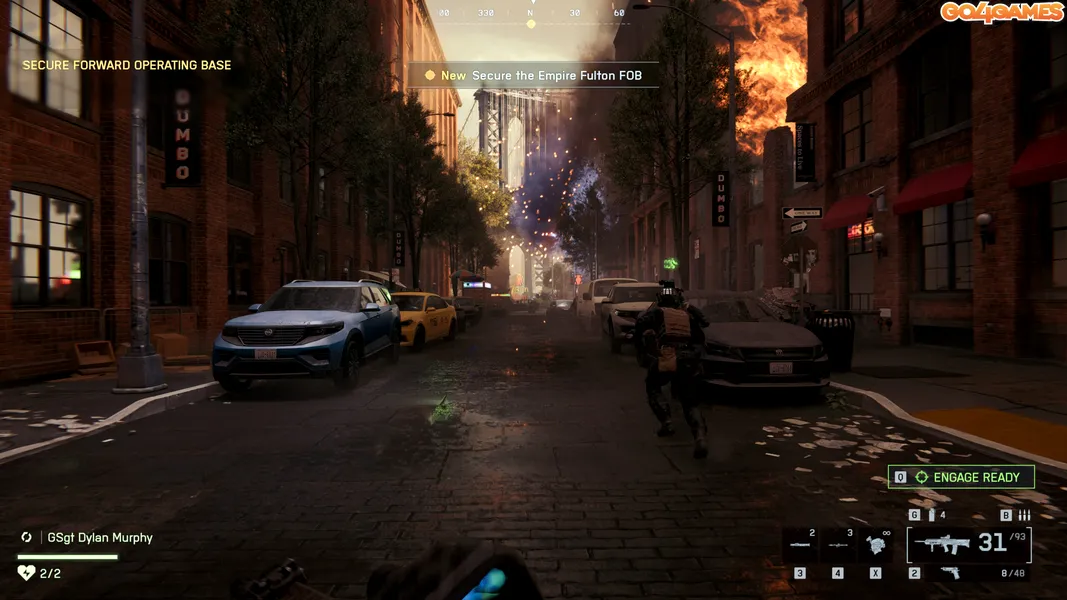Image resolution: width=1067 pixels, height=600 pixels.
Task: Click the heart defibrillator revive icon
Action: [x=26, y=573]
